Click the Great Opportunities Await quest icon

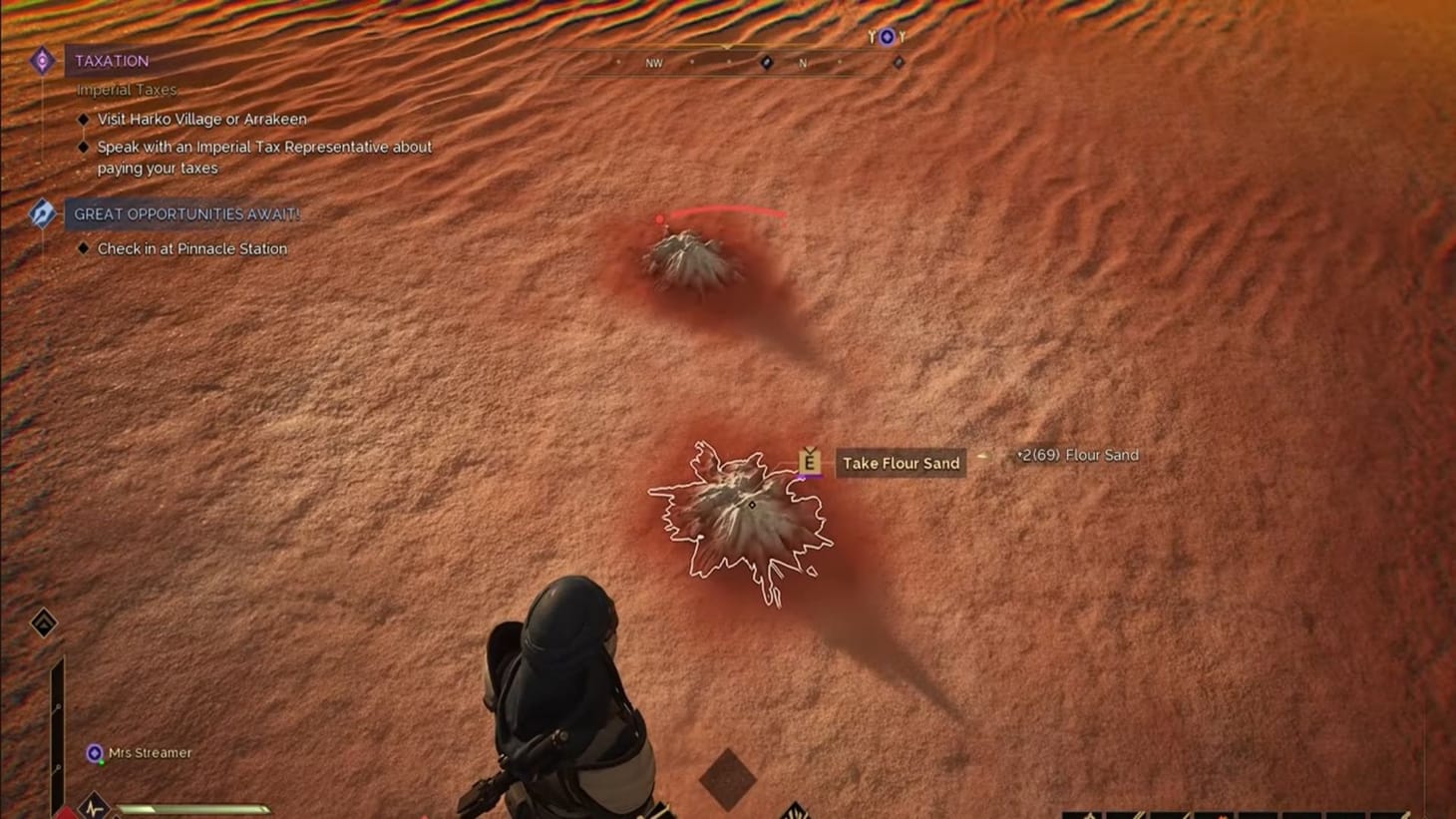pyautogui.click(x=41, y=214)
